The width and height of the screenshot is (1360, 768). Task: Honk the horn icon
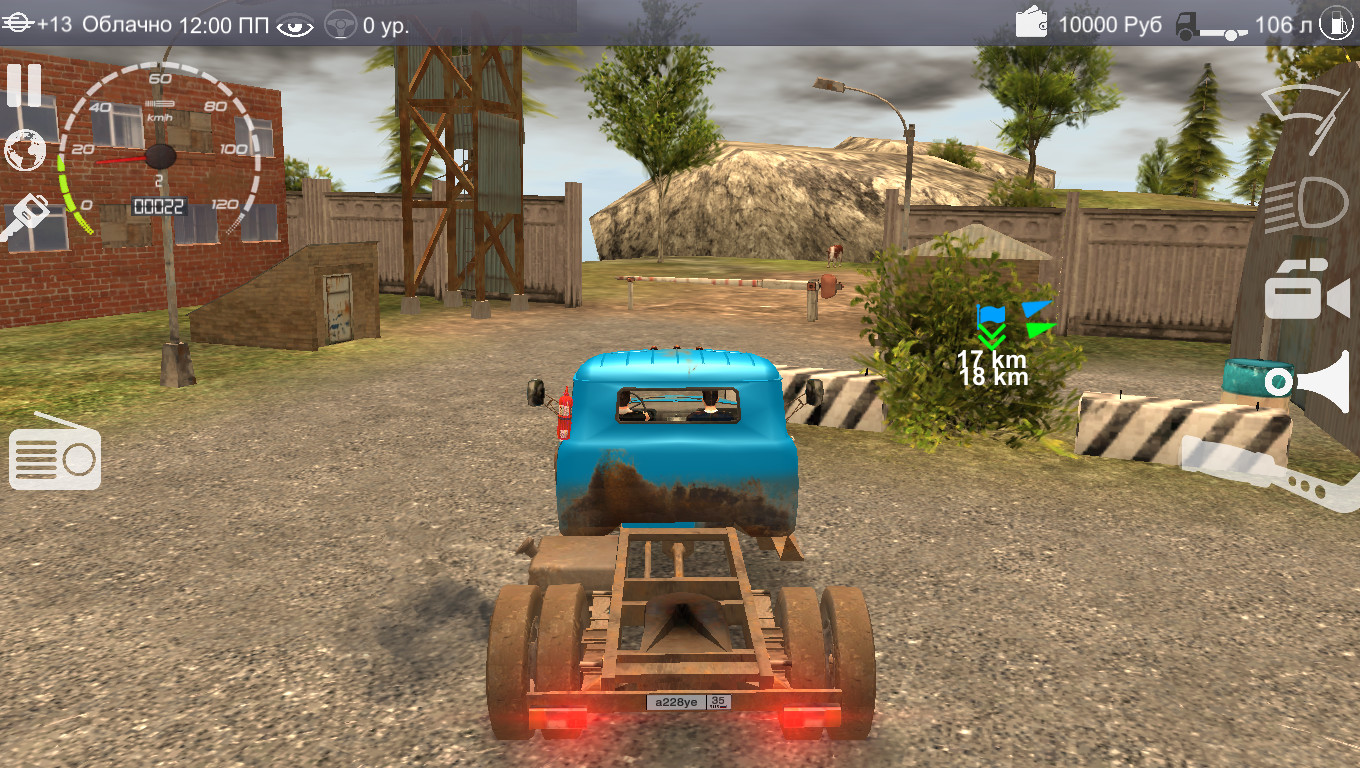coord(1308,381)
